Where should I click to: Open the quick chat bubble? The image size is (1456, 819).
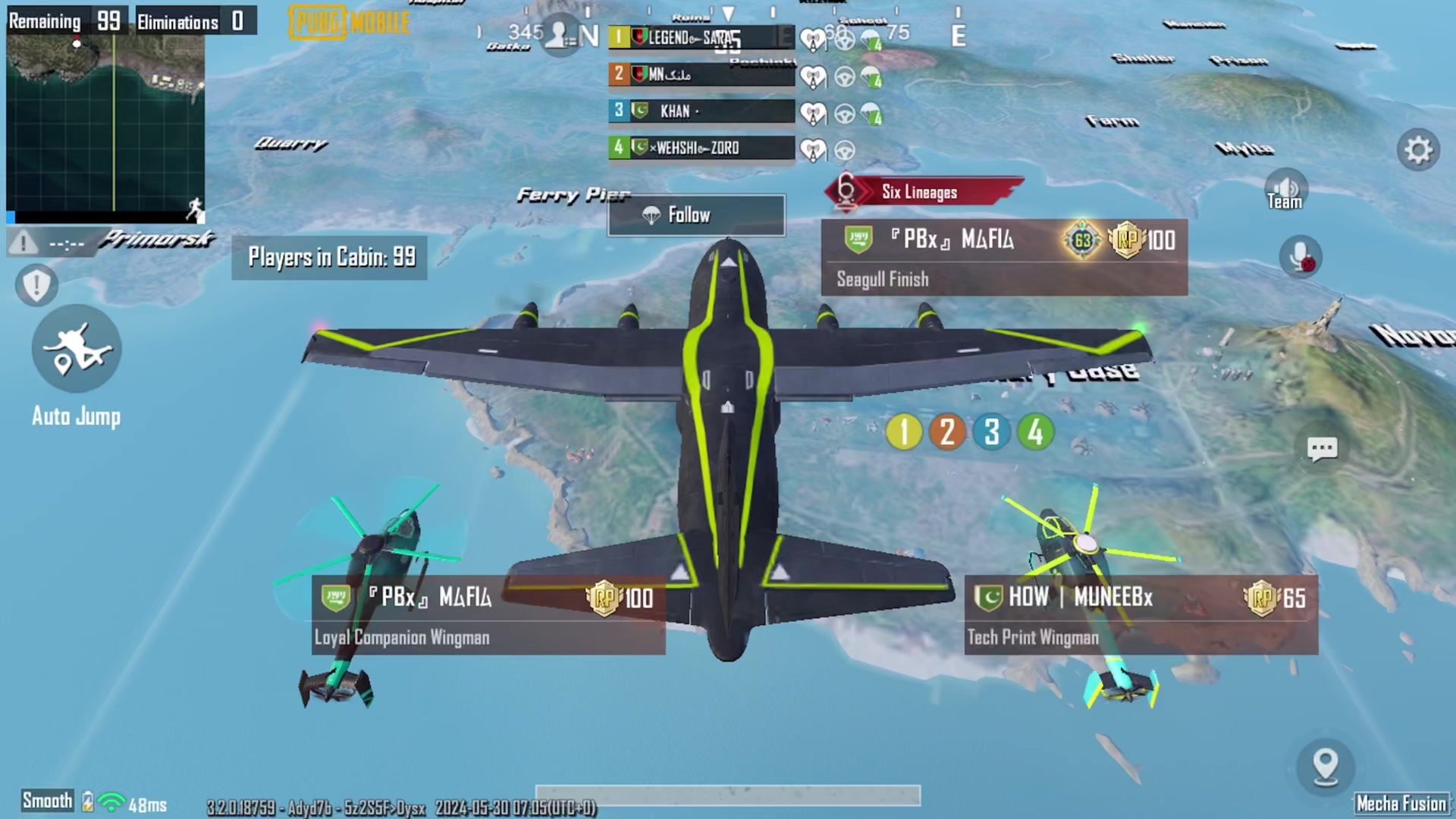[x=1322, y=448]
